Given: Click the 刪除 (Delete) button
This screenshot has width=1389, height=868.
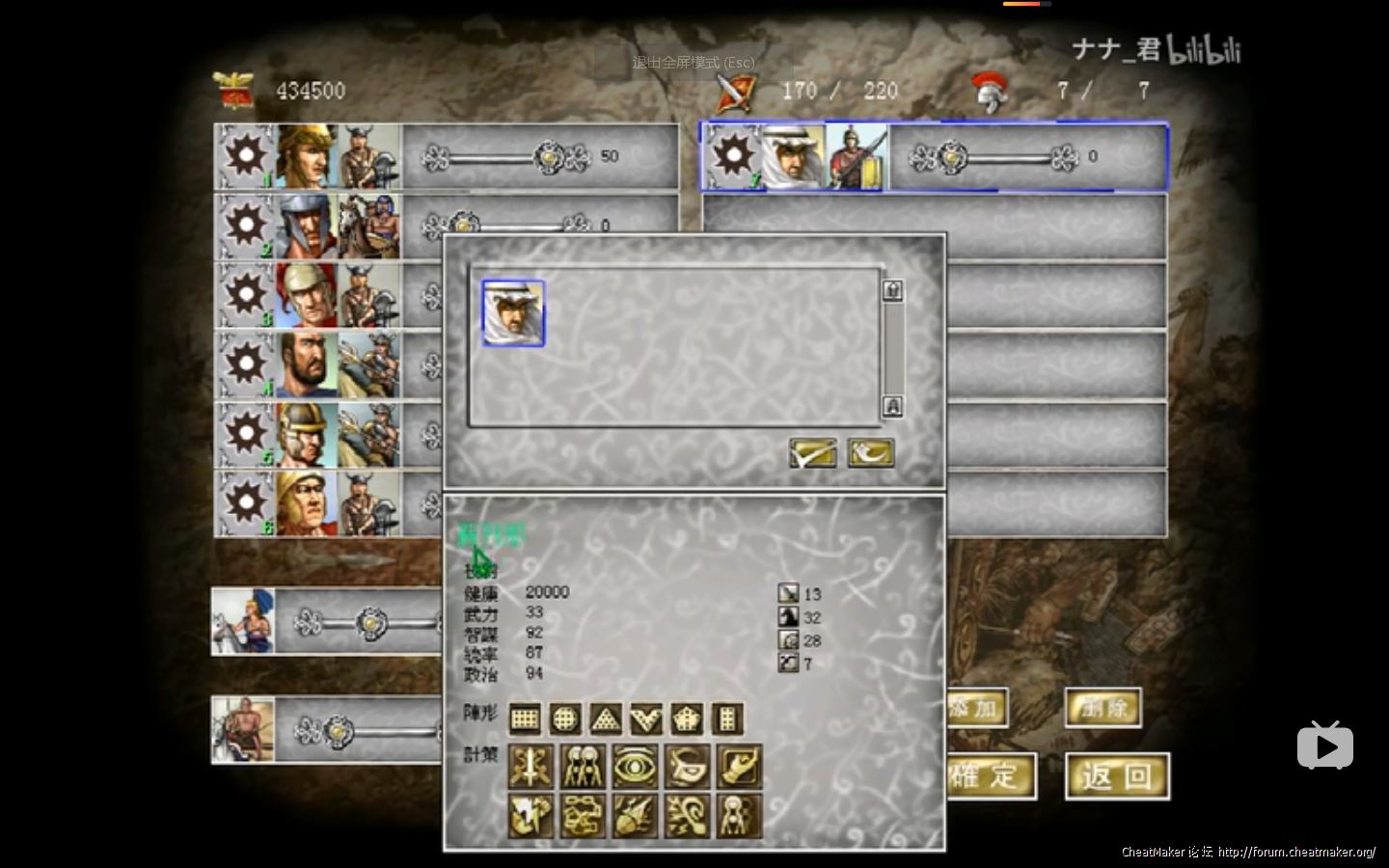Looking at the screenshot, I should [x=1103, y=709].
